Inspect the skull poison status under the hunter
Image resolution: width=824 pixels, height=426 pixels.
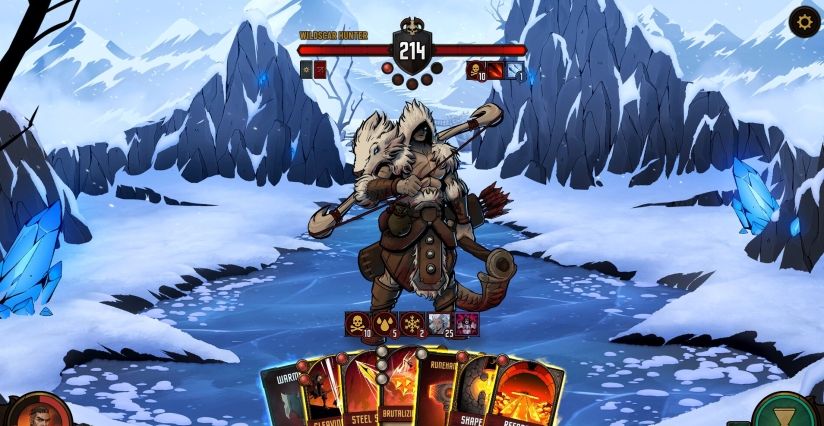point(357,324)
